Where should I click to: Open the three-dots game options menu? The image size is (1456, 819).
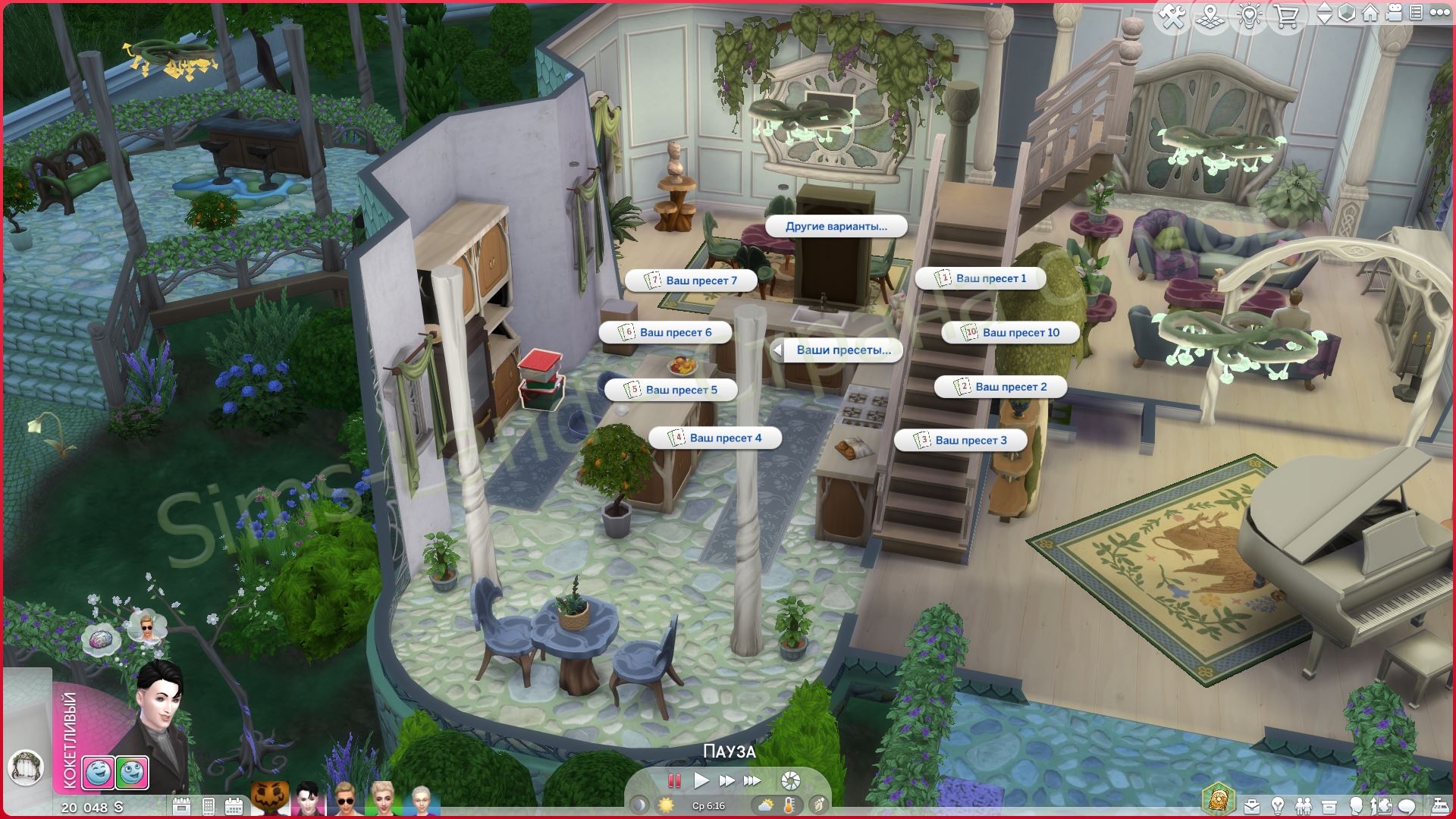pyautogui.click(x=1439, y=13)
